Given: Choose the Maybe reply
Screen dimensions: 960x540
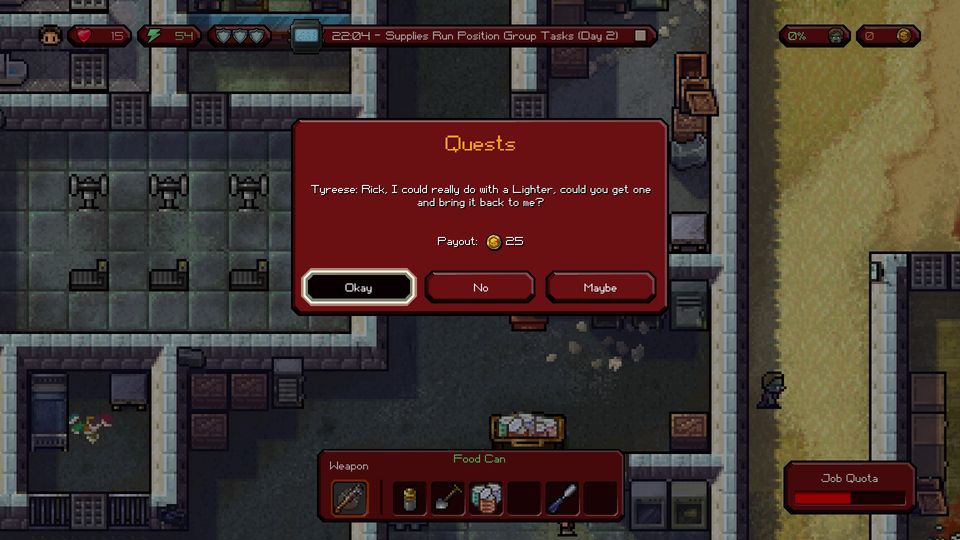Looking at the screenshot, I should click(x=600, y=287).
